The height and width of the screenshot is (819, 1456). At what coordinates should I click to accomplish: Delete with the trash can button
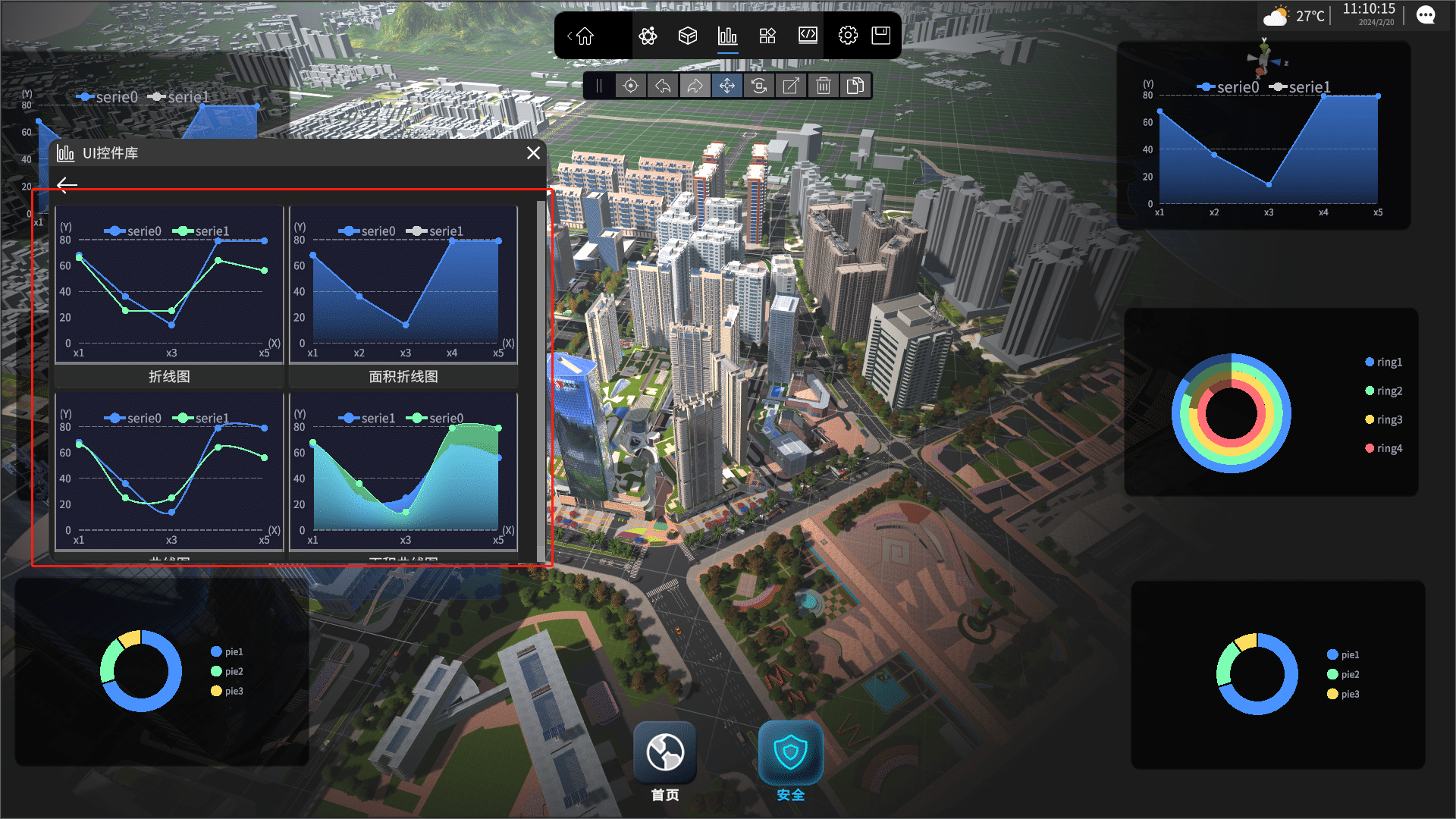(x=824, y=86)
